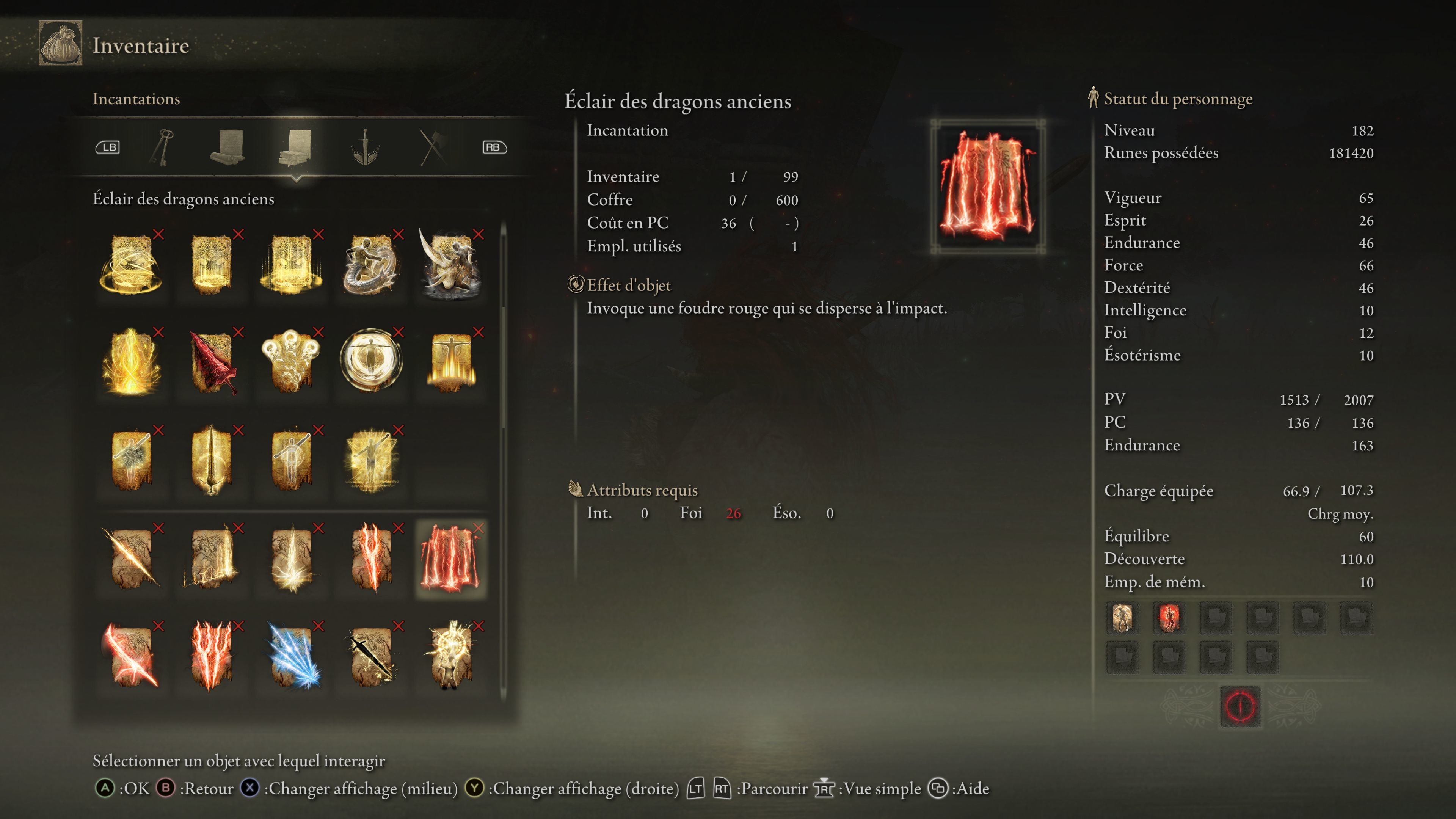
Task: Click the large Éclair des dragons anciens preview
Action: (987, 186)
